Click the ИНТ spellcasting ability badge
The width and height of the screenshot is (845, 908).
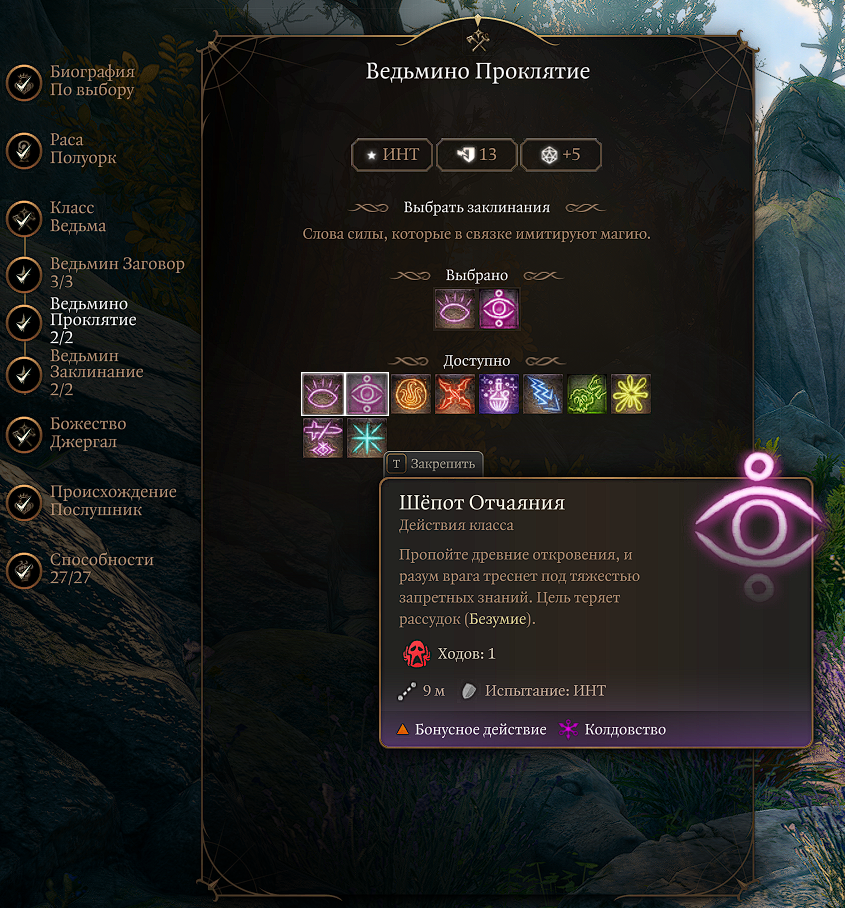392,155
